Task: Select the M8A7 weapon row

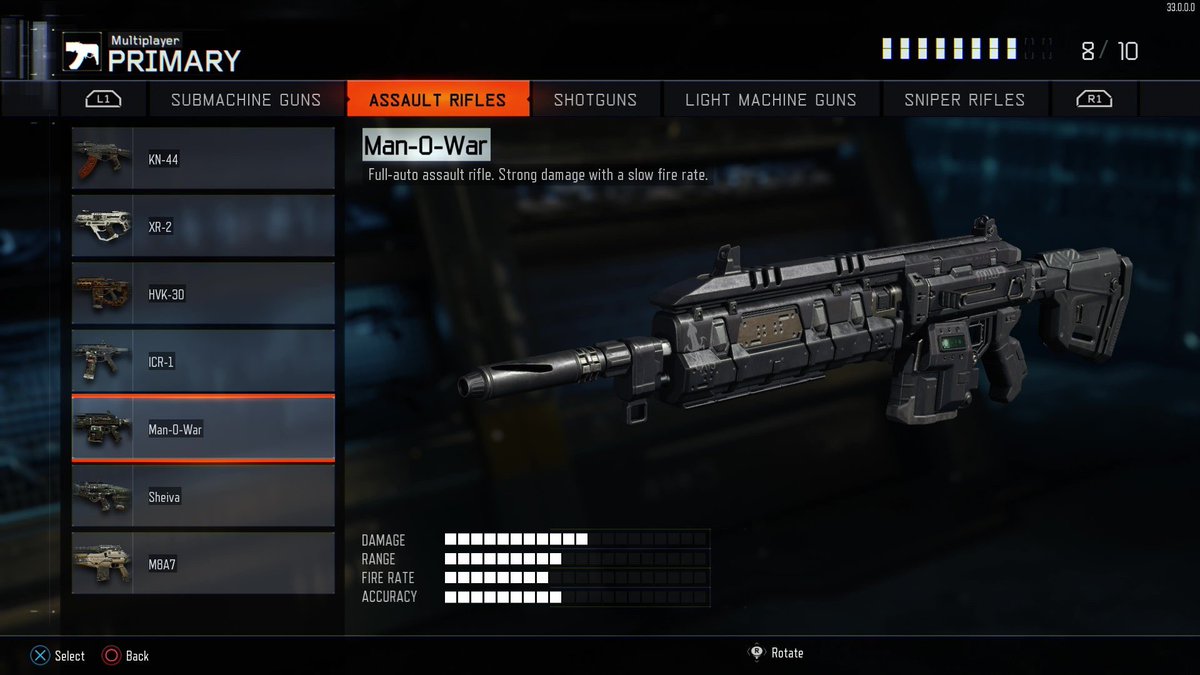Action: tap(203, 564)
